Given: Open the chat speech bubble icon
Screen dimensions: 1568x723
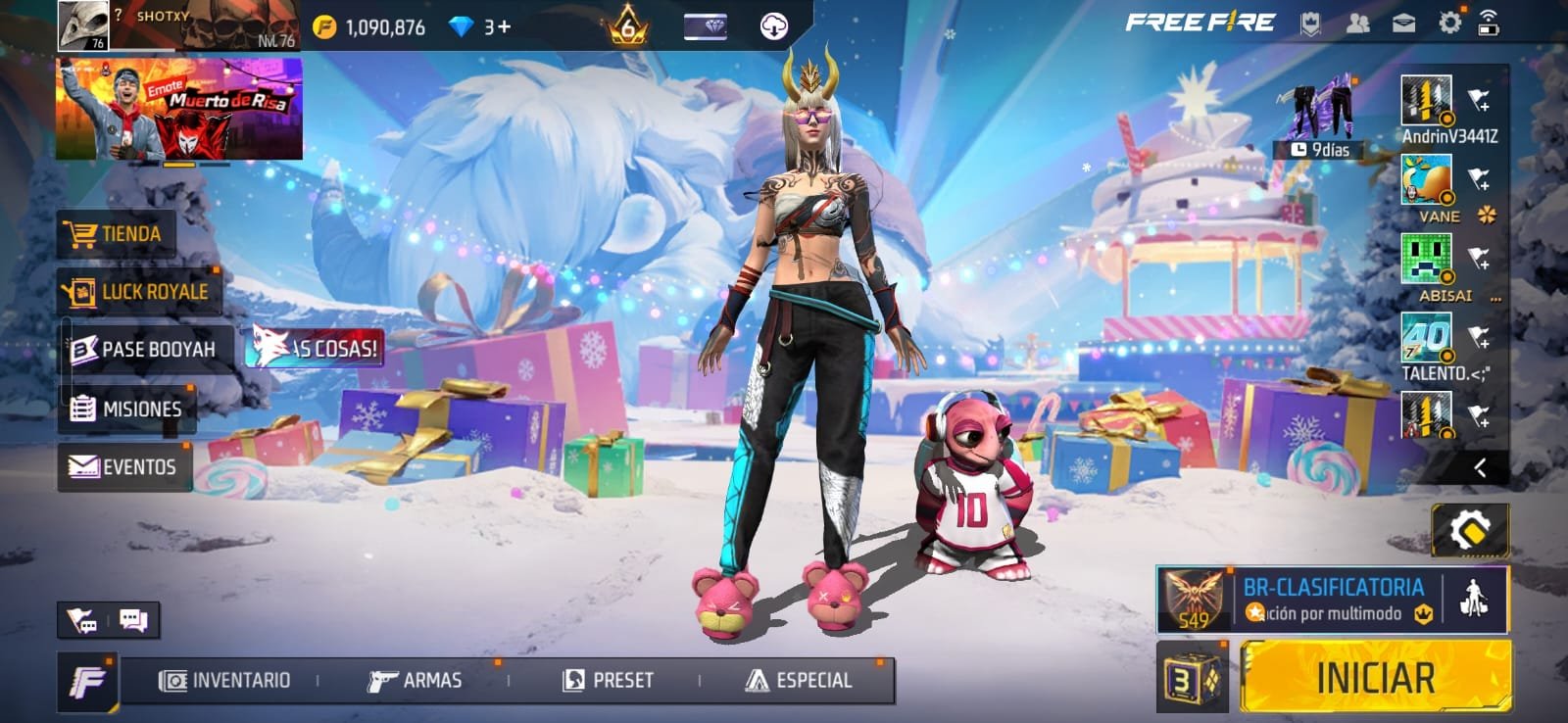Looking at the screenshot, I should click(x=133, y=619).
